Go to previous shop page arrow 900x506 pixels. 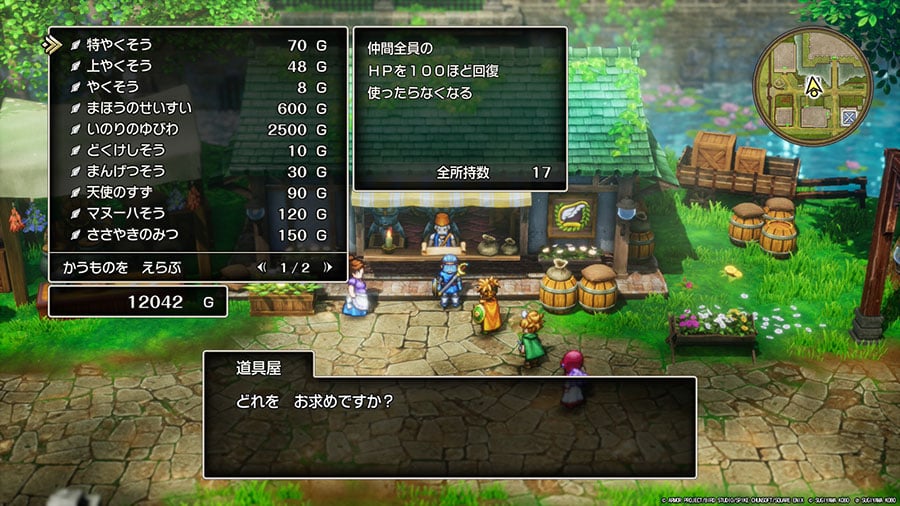tap(262, 268)
